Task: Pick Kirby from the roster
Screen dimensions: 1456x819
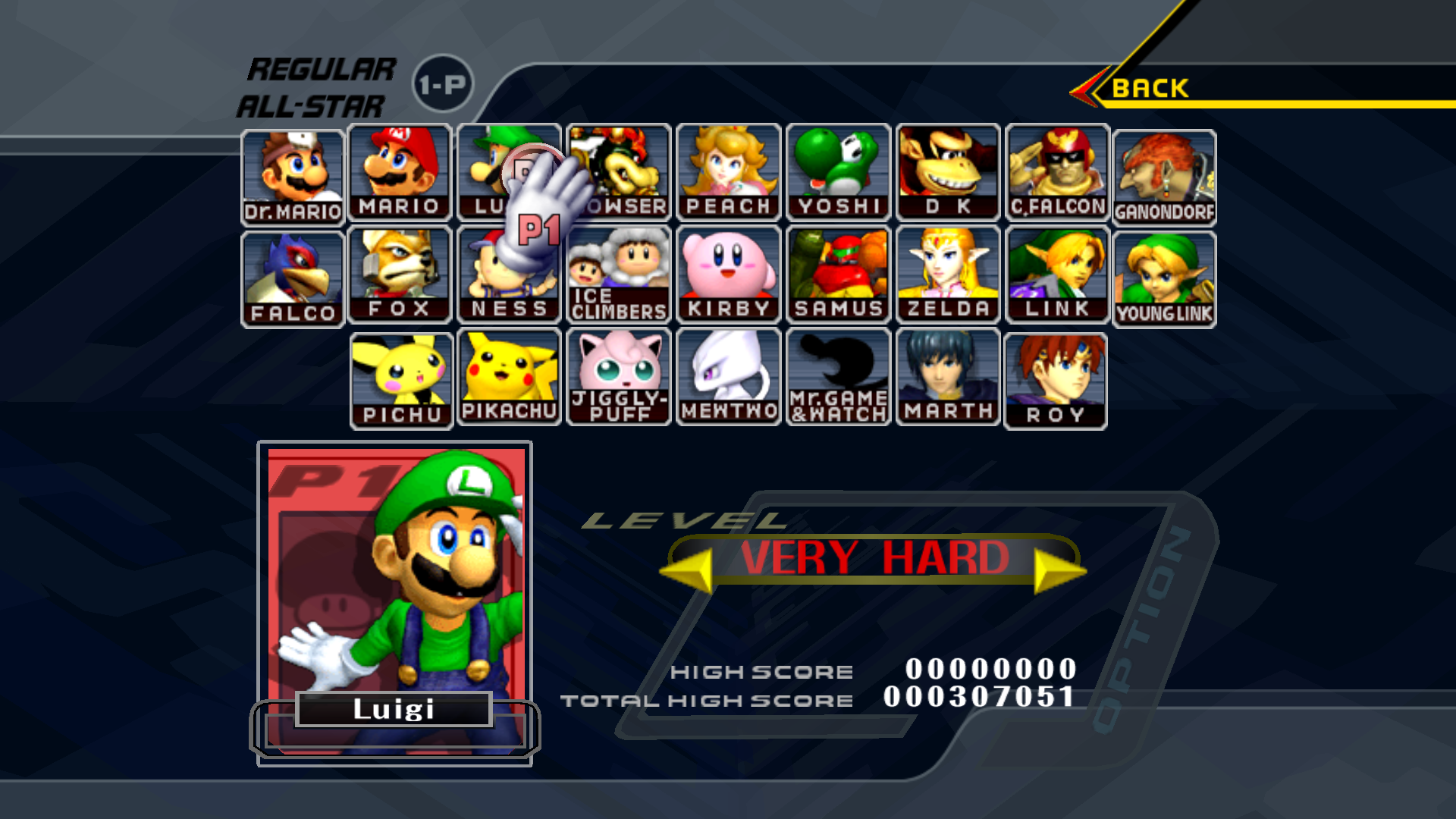Action: 728,275
